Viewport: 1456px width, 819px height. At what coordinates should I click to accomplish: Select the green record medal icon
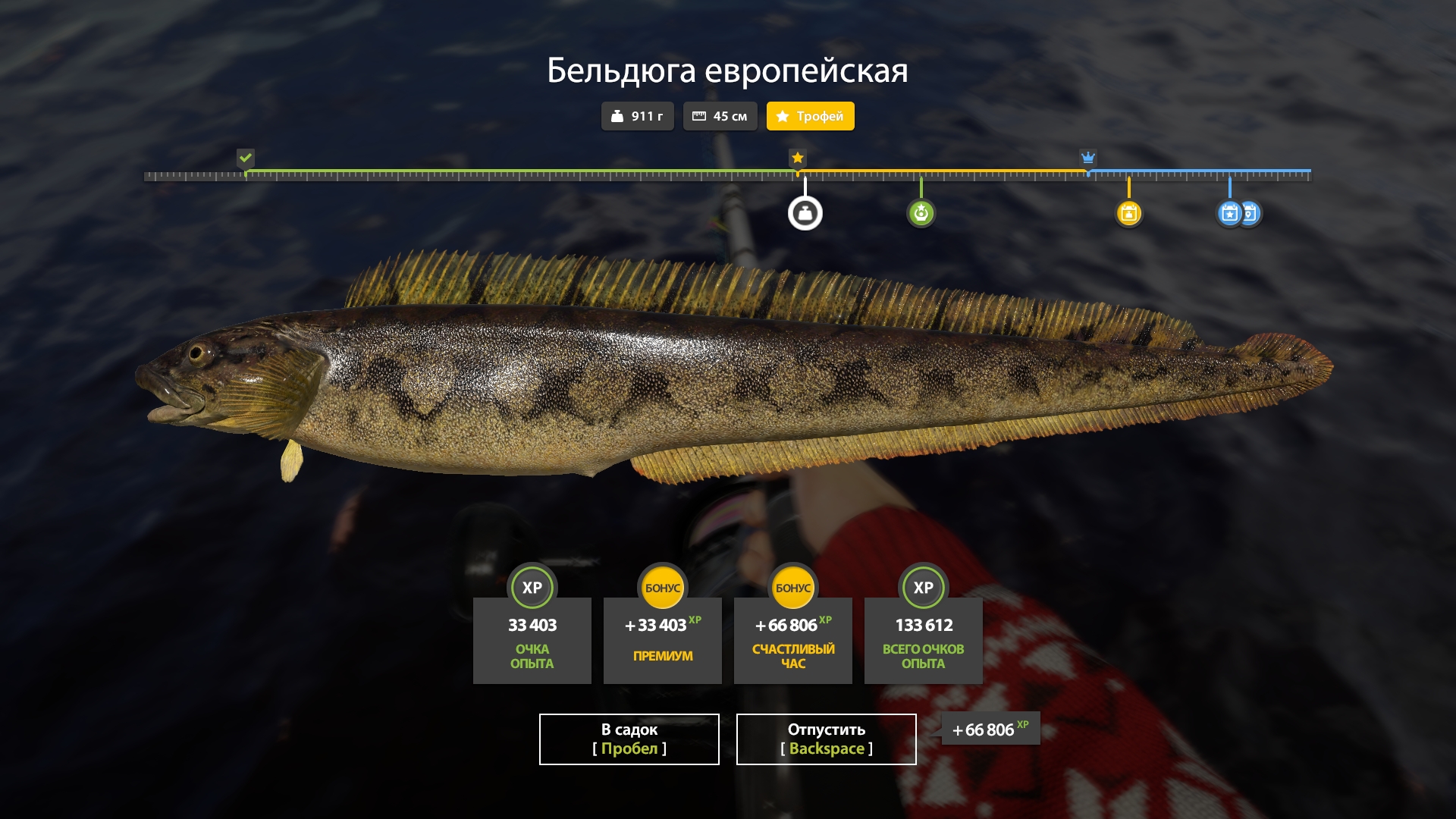(x=921, y=212)
